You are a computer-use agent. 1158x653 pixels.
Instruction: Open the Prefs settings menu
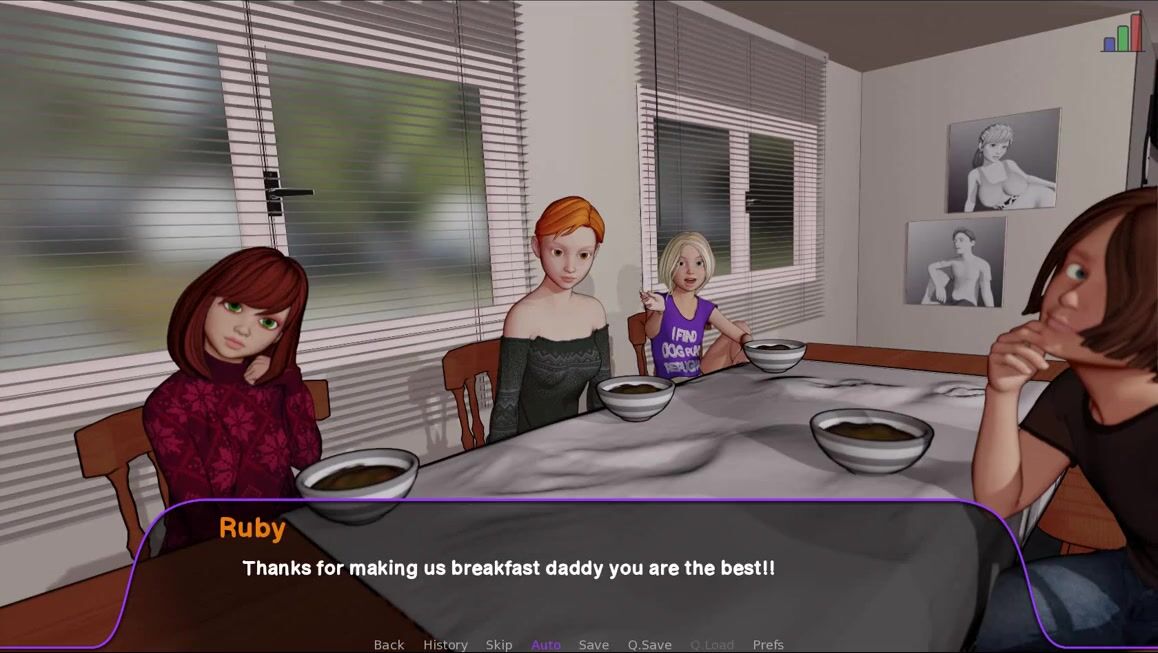point(768,645)
